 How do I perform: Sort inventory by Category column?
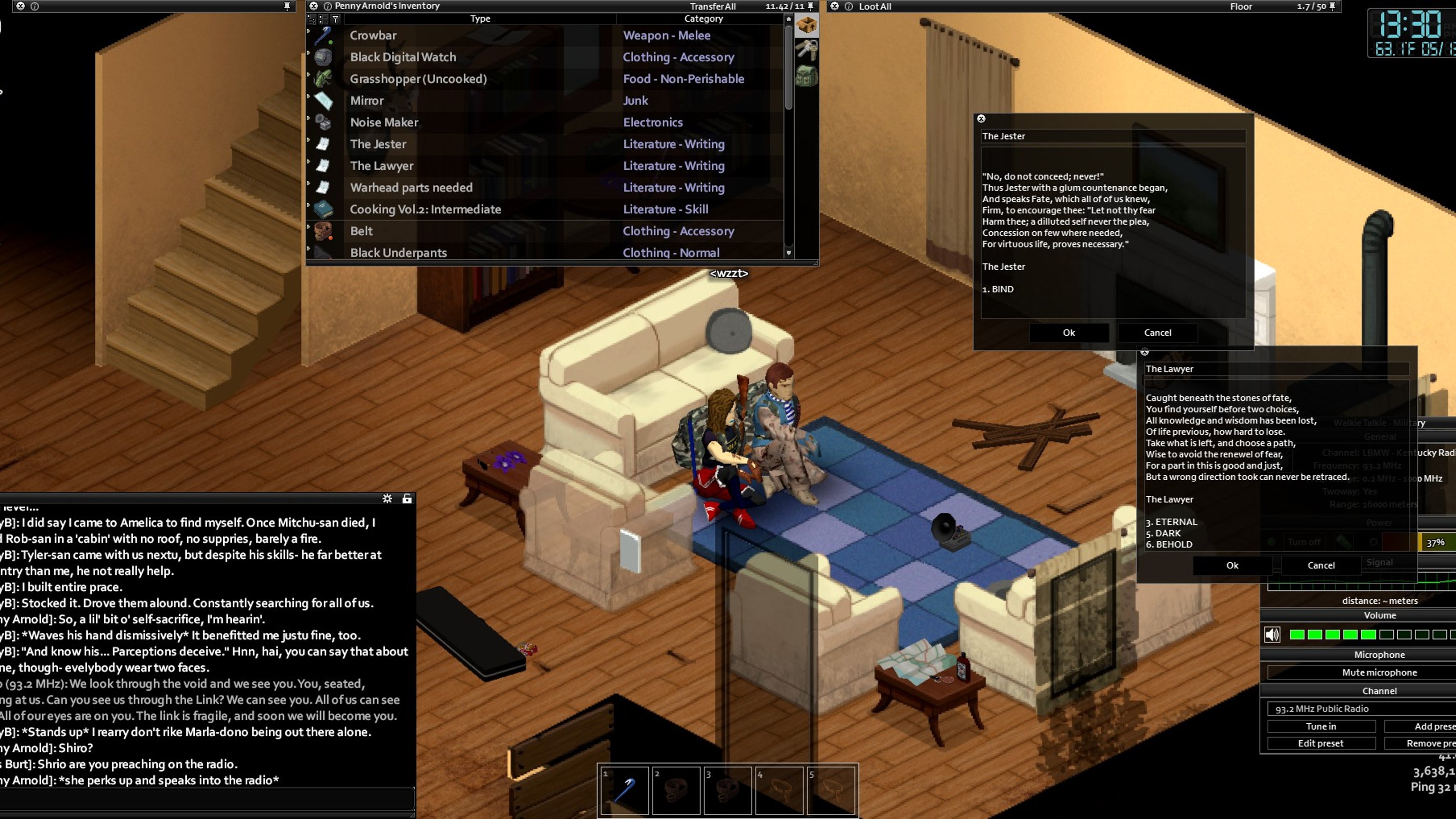click(703, 18)
